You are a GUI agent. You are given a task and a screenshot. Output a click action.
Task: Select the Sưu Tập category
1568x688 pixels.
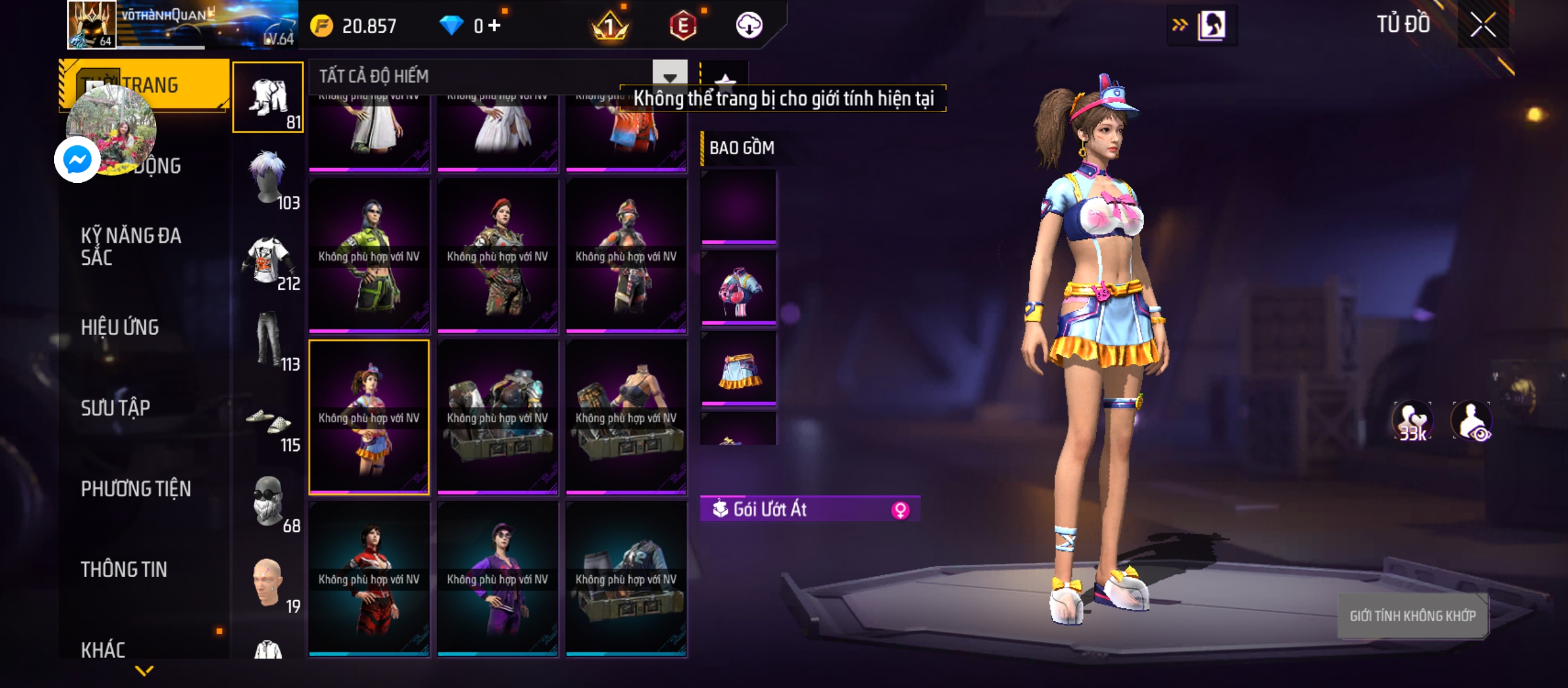tap(115, 408)
